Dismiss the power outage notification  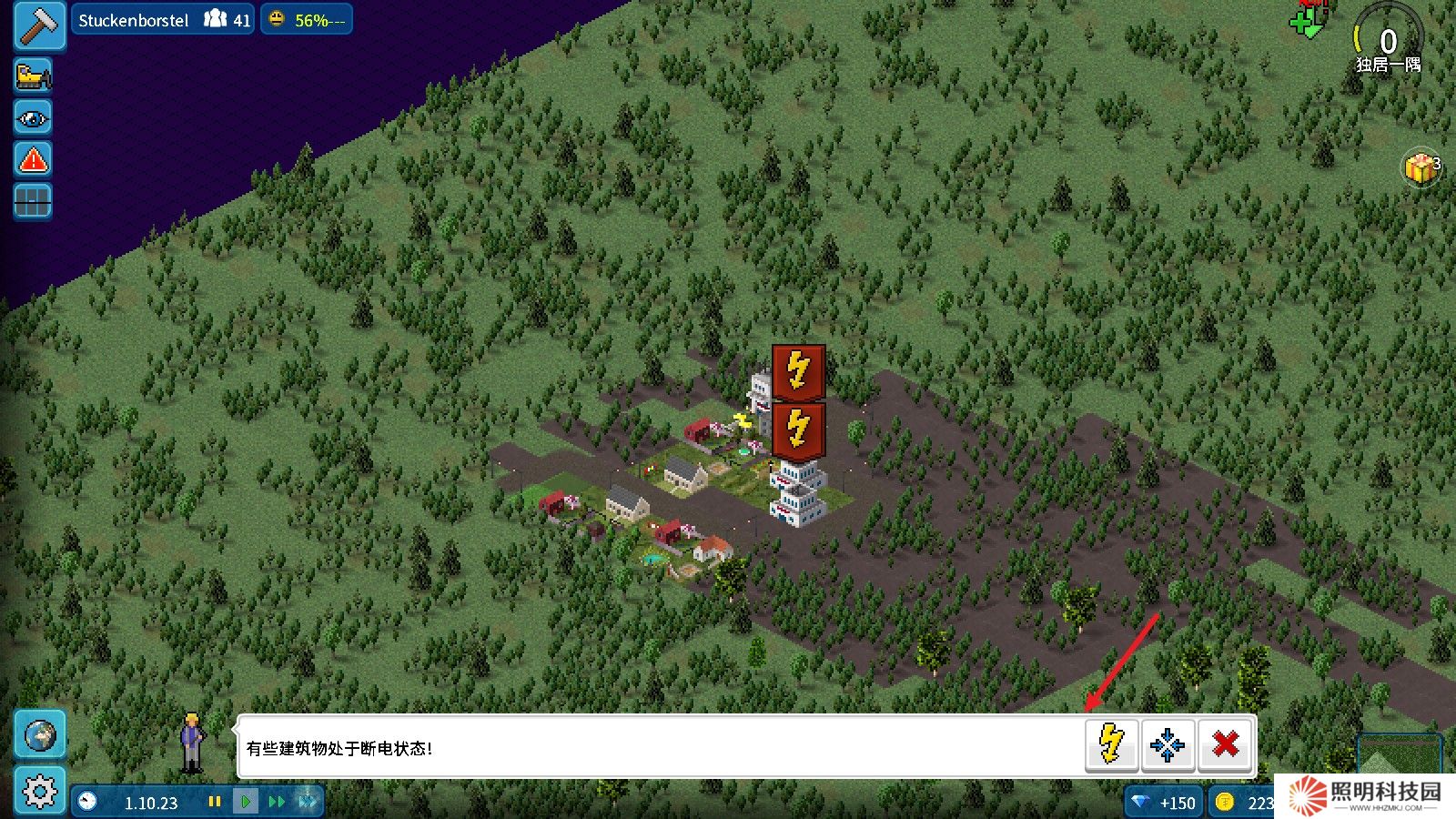1226,744
